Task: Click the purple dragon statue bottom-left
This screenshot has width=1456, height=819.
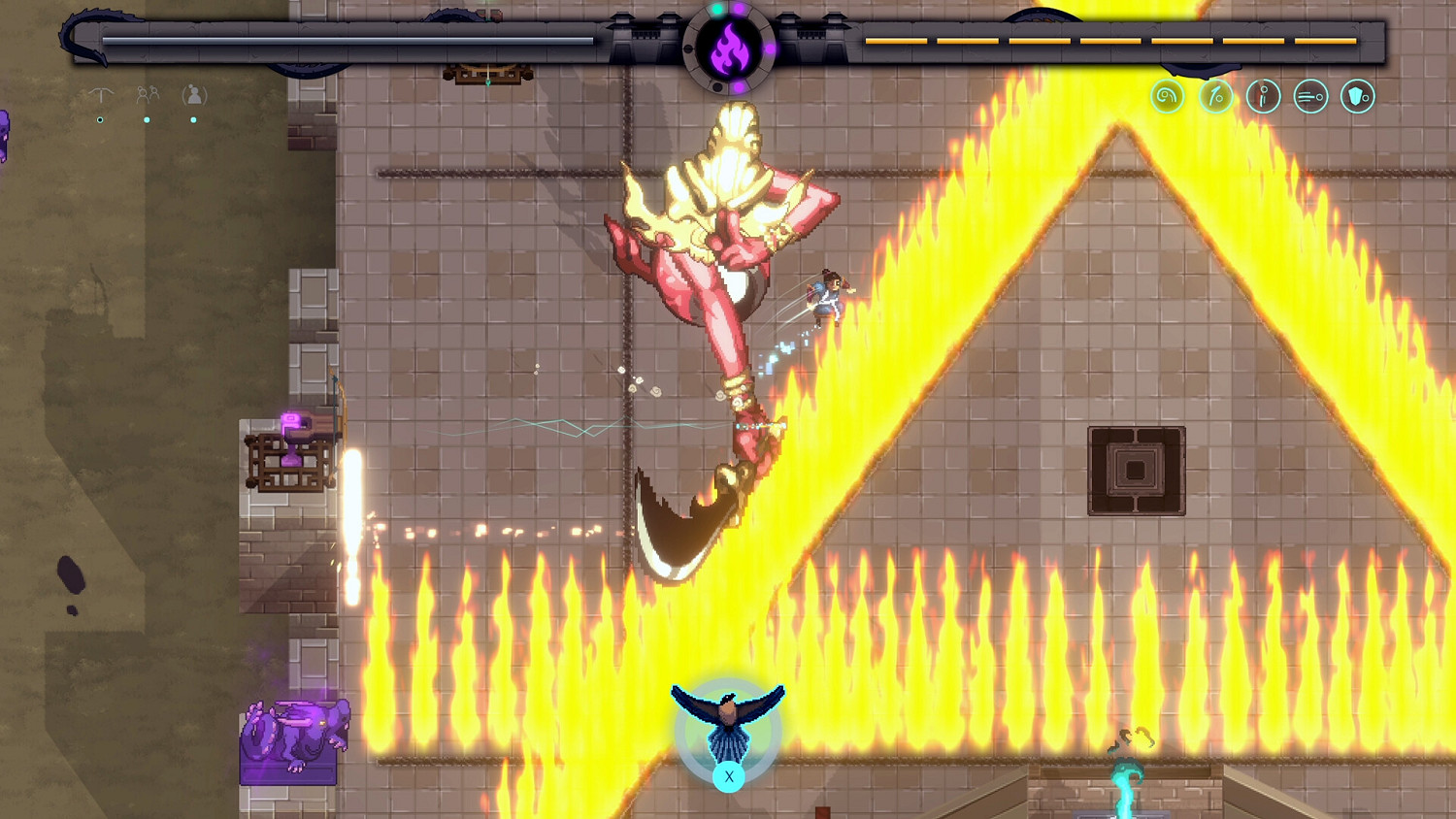Action: pos(296,733)
